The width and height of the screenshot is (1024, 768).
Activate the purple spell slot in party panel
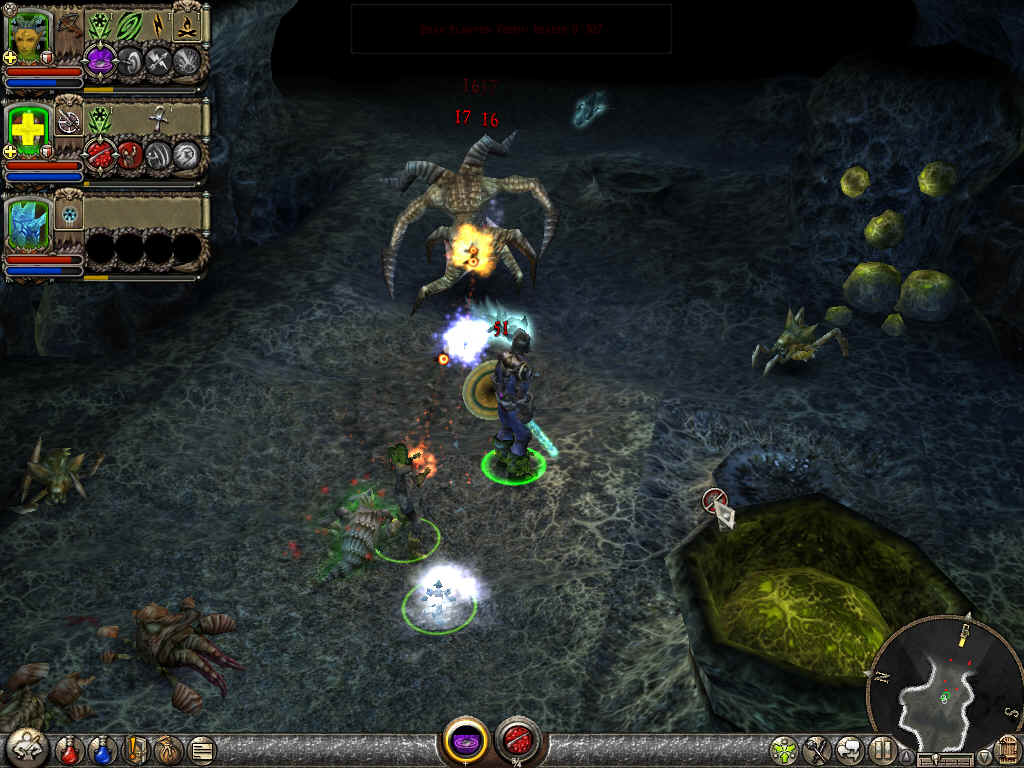click(x=99, y=61)
